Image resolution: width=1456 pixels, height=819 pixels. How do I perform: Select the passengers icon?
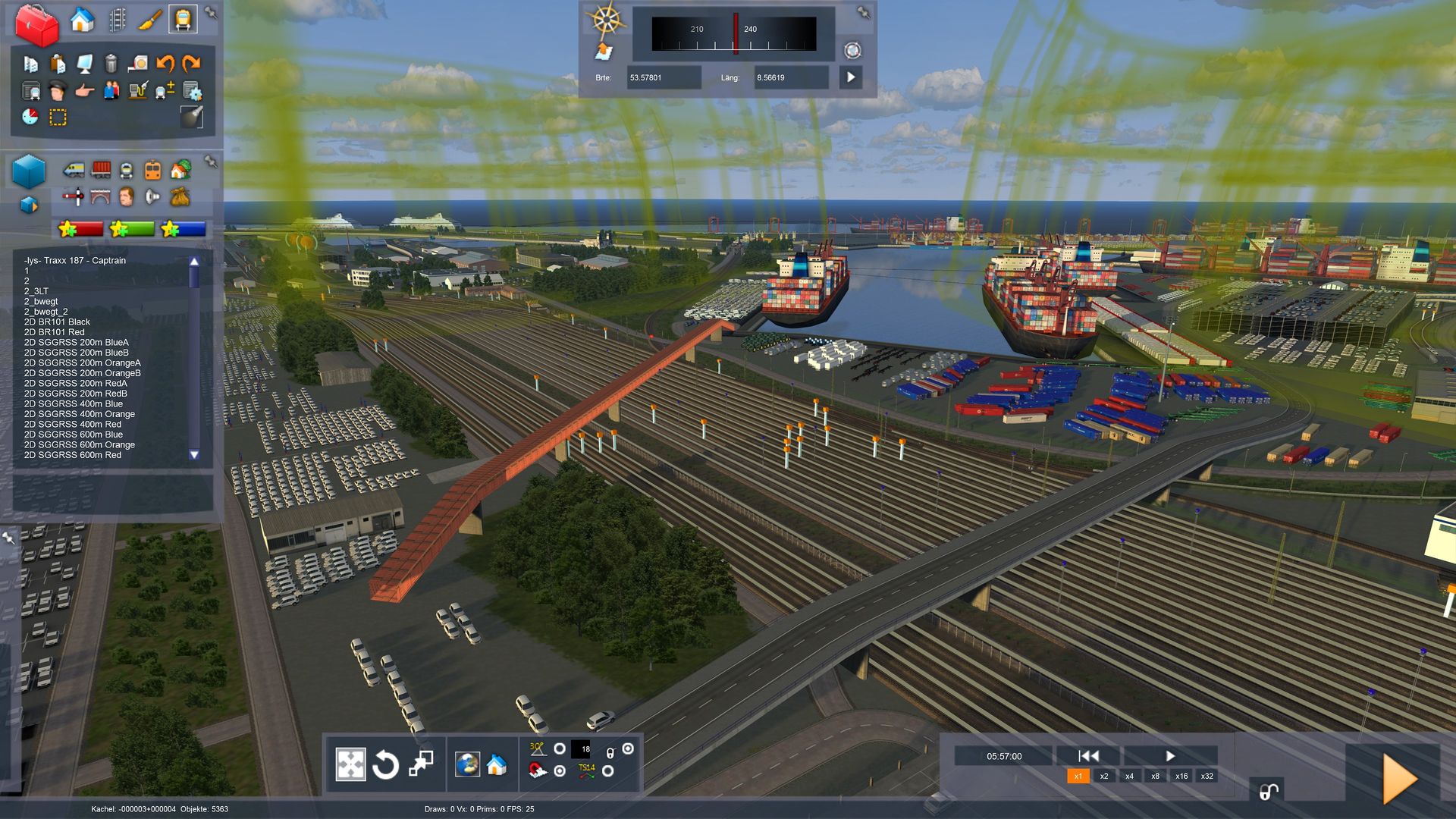point(111,91)
